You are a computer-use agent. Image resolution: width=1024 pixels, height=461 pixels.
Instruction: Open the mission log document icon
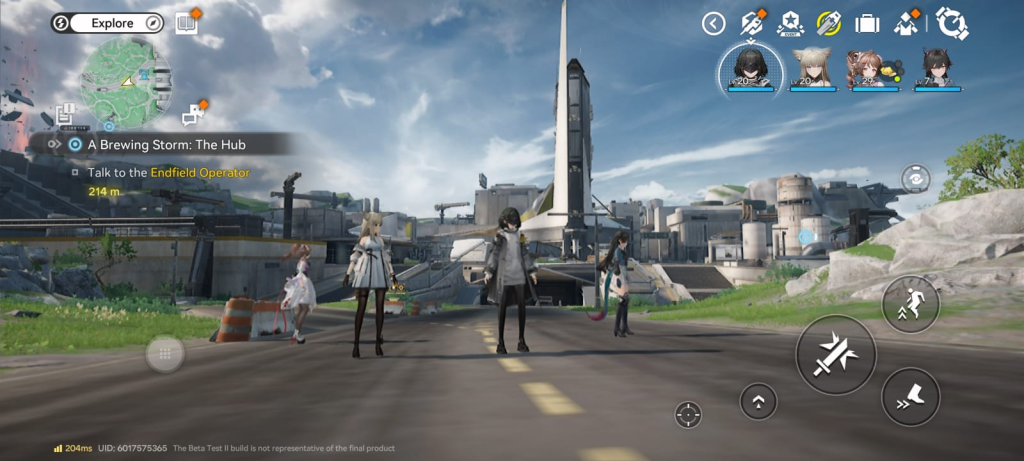click(x=68, y=115)
